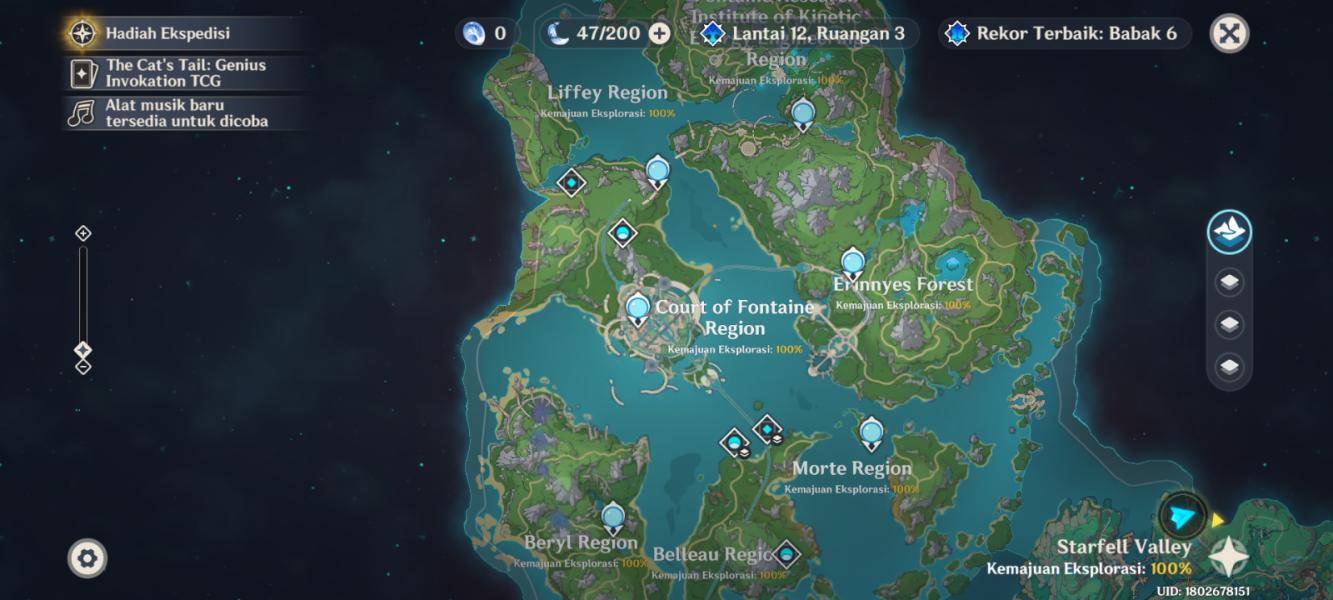Select the teleport waypoint at Court of Fontaine
1333x600 pixels.
(638, 308)
